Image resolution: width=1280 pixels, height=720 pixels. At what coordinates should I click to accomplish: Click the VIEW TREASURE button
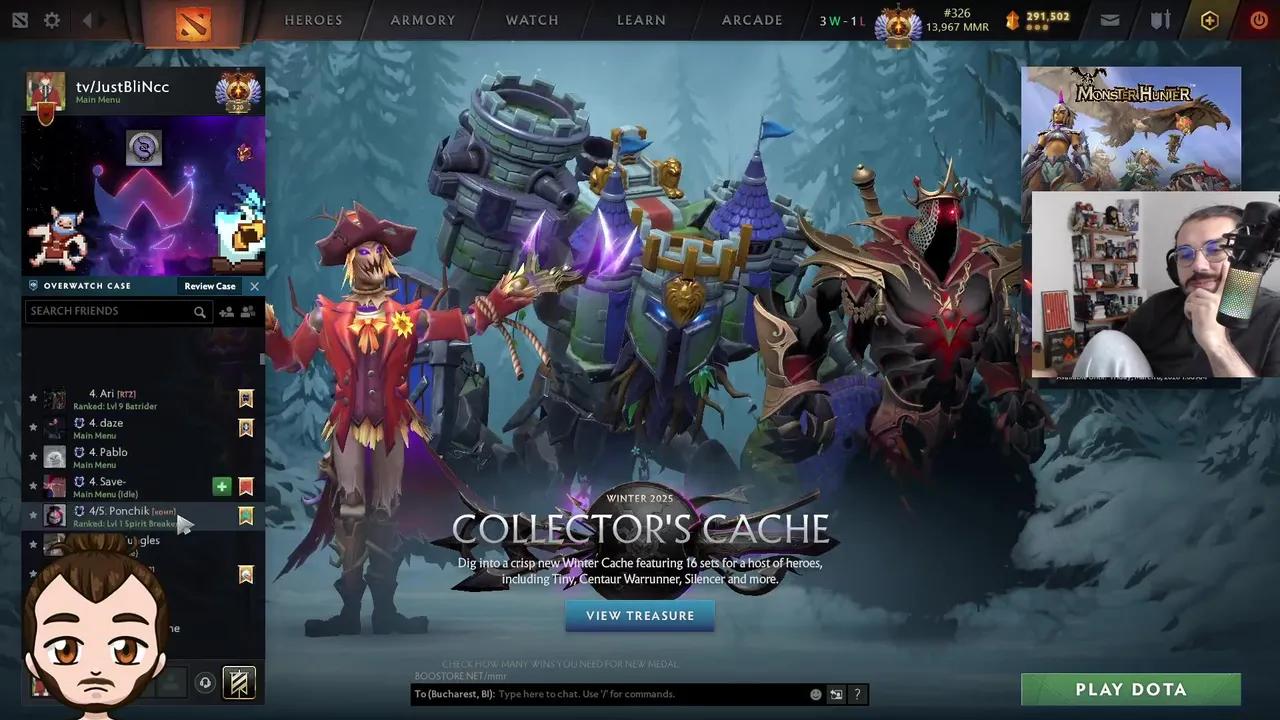(x=639, y=615)
